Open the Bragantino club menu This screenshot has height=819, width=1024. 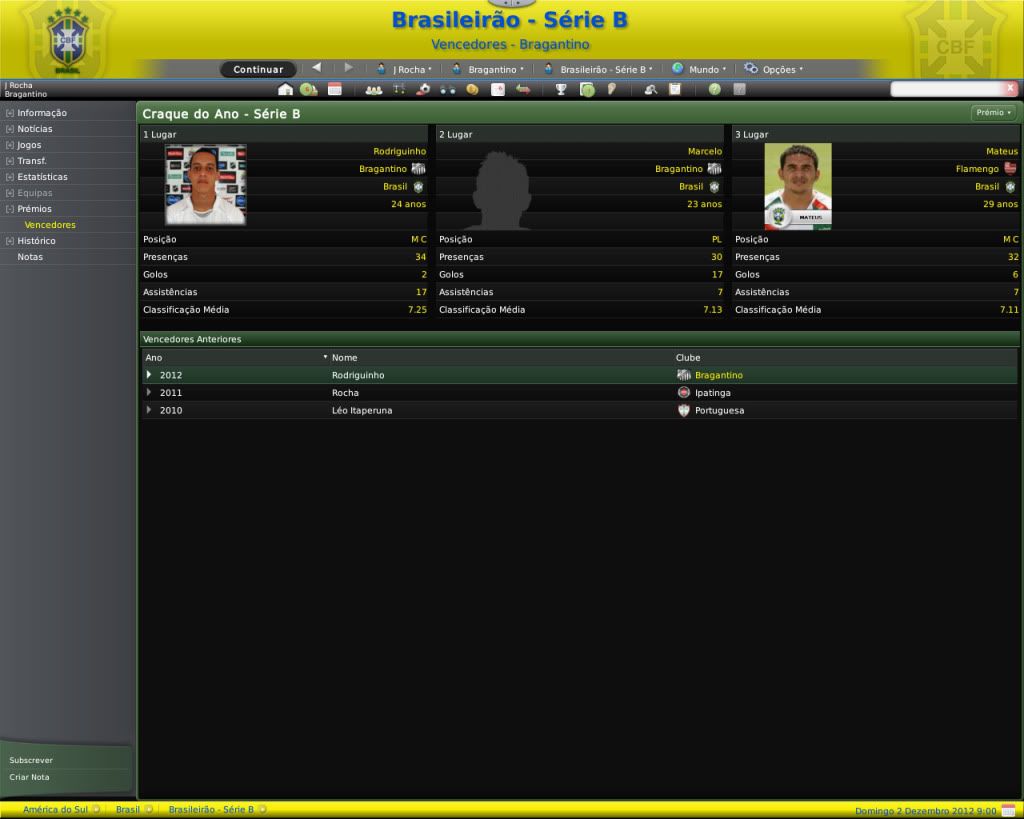[488, 69]
